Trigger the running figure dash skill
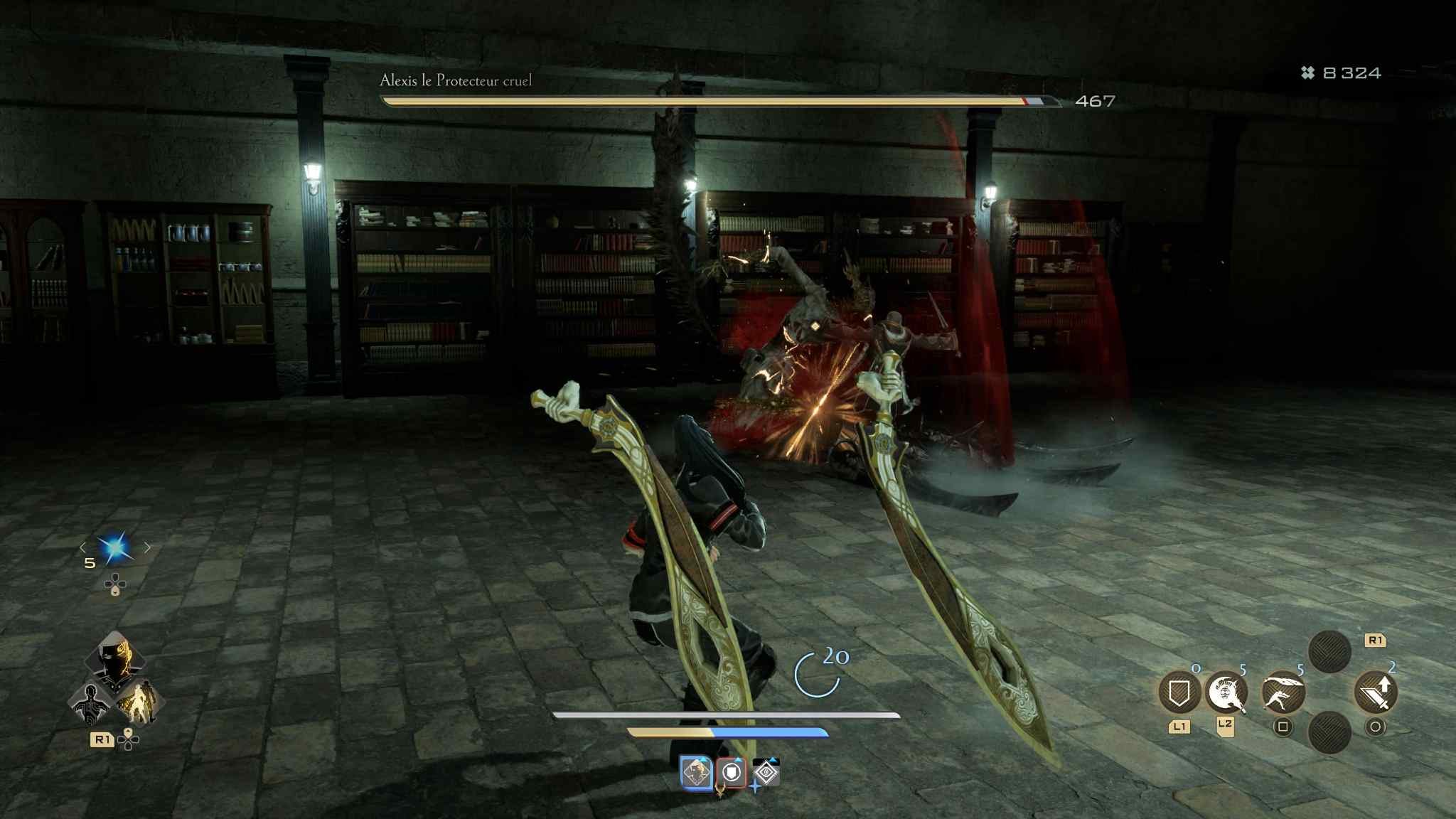 point(1283,692)
